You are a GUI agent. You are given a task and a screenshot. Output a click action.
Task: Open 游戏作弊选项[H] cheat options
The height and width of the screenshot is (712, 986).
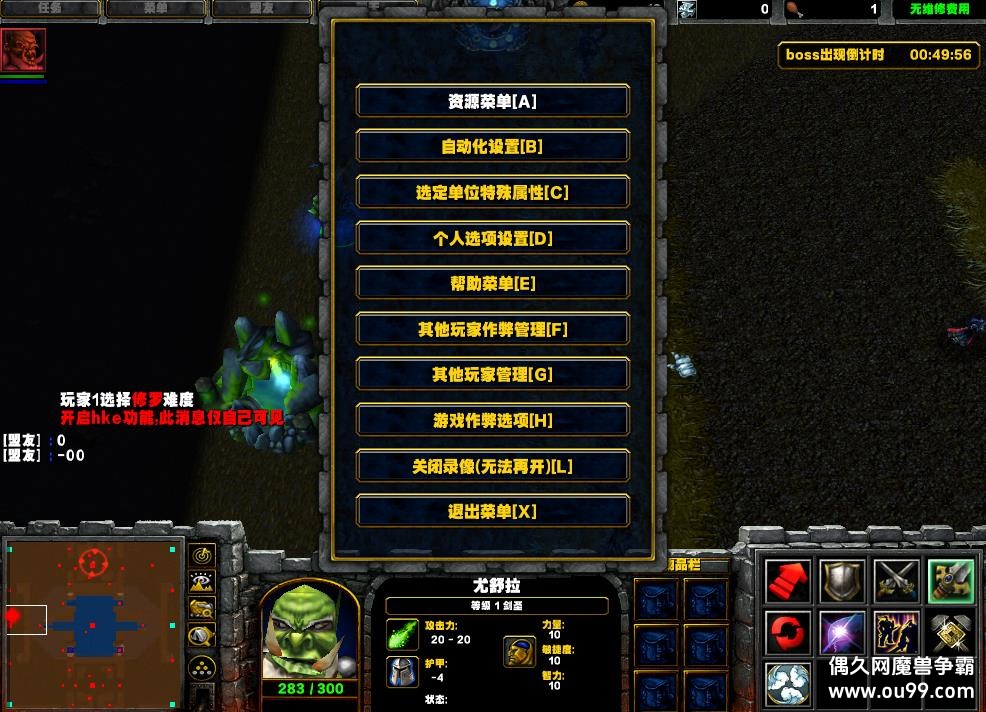(492, 421)
